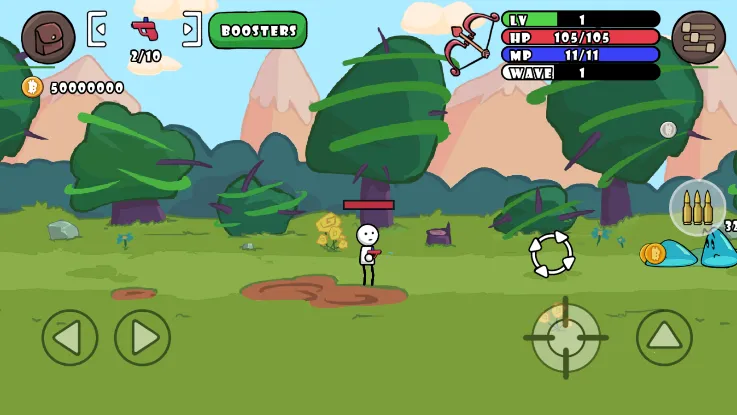Select the red pistol weapon icon
The image size is (737, 415).
click(x=145, y=28)
